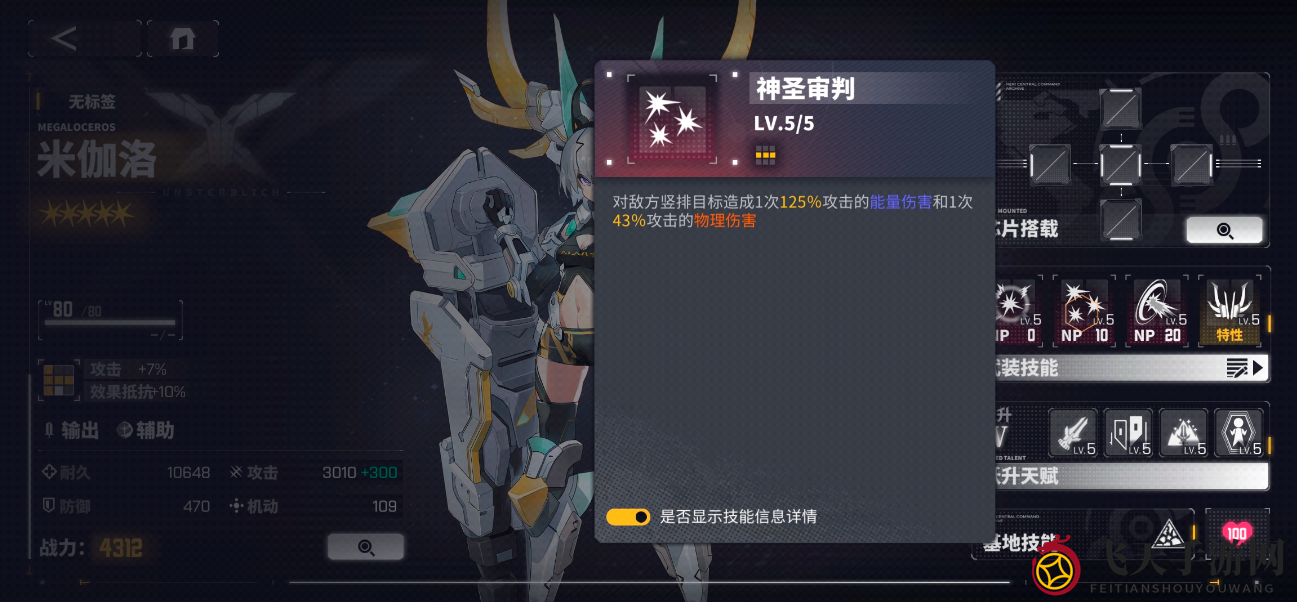Go back with the arrow button
Viewport: 1297px width, 602px height.
click(65, 39)
